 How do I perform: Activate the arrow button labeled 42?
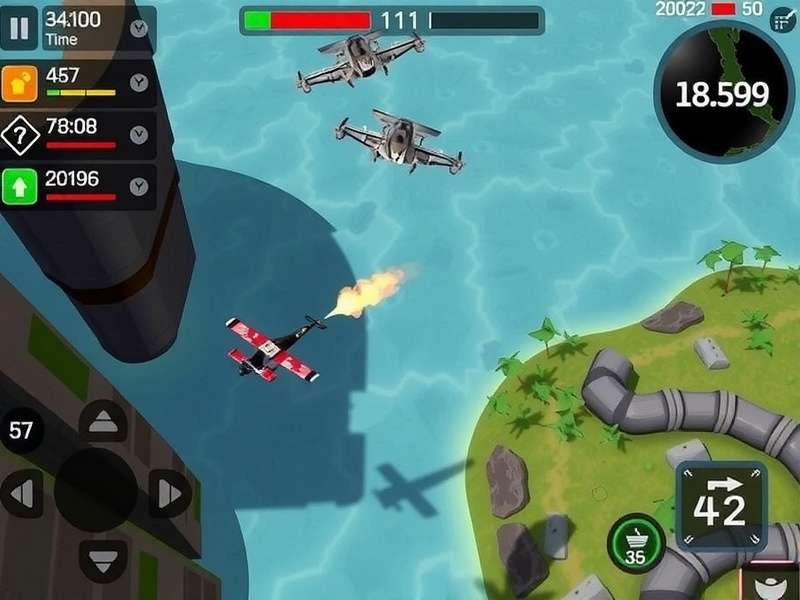click(721, 505)
